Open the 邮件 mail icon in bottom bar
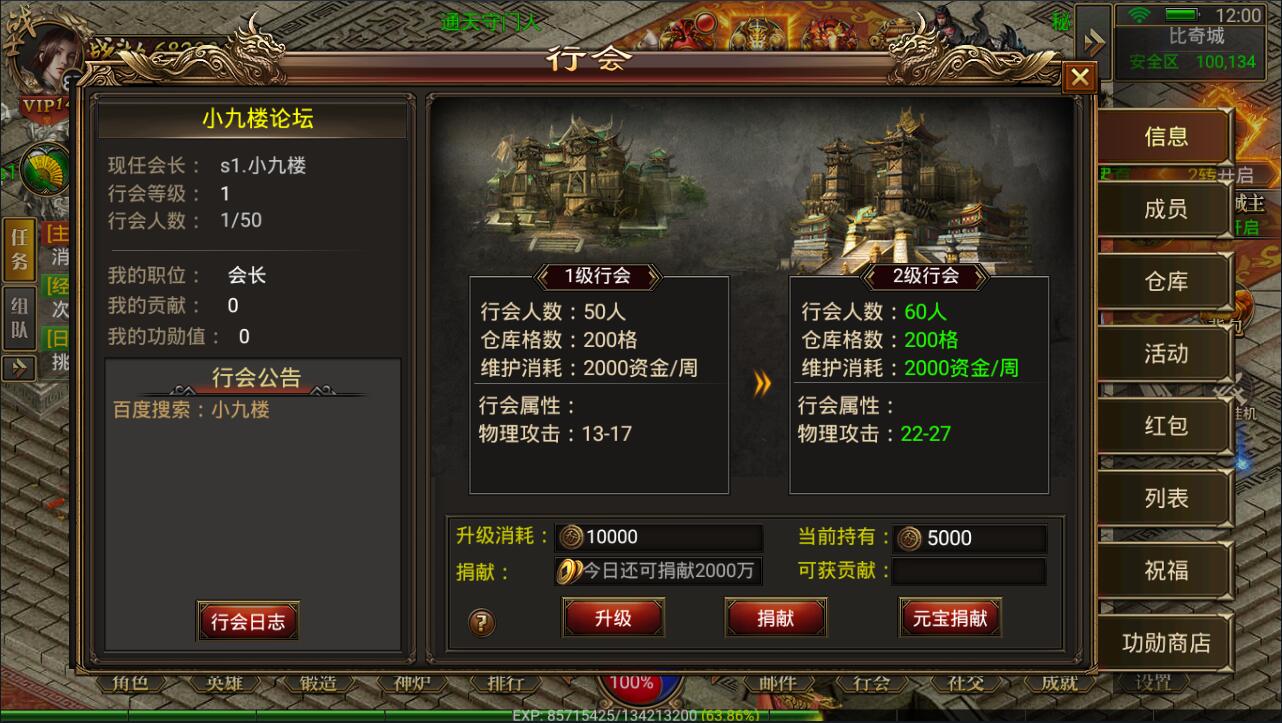The height and width of the screenshot is (723, 1282). [780, 685]
